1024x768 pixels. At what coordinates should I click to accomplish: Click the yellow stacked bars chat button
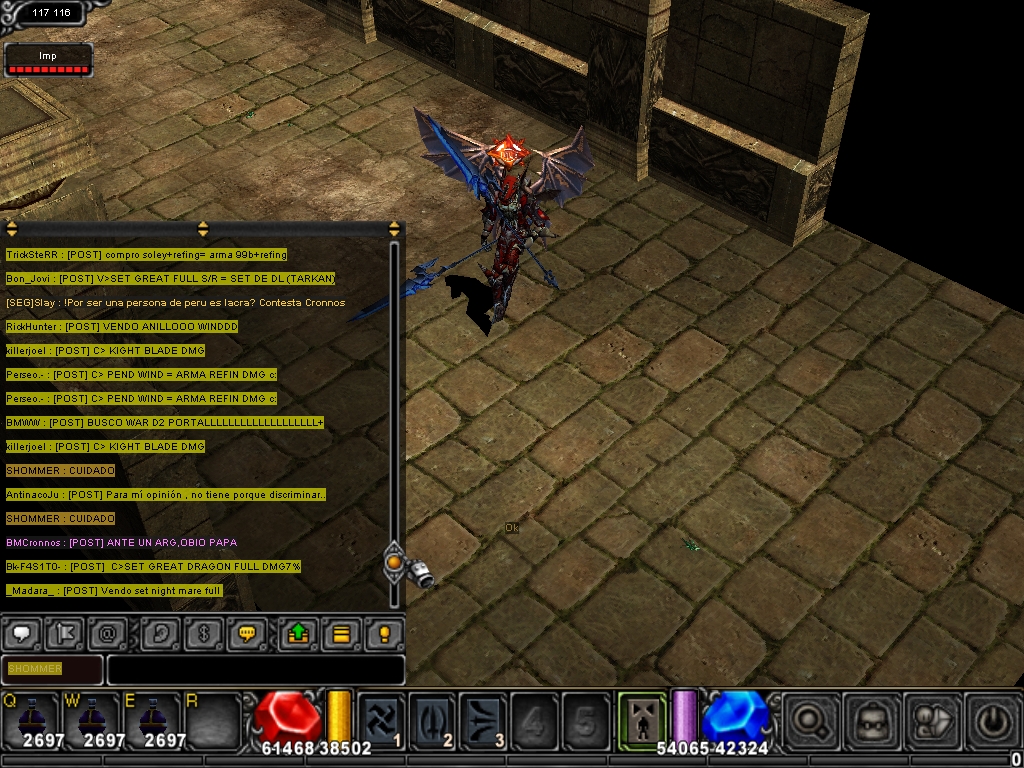[341, 634]
